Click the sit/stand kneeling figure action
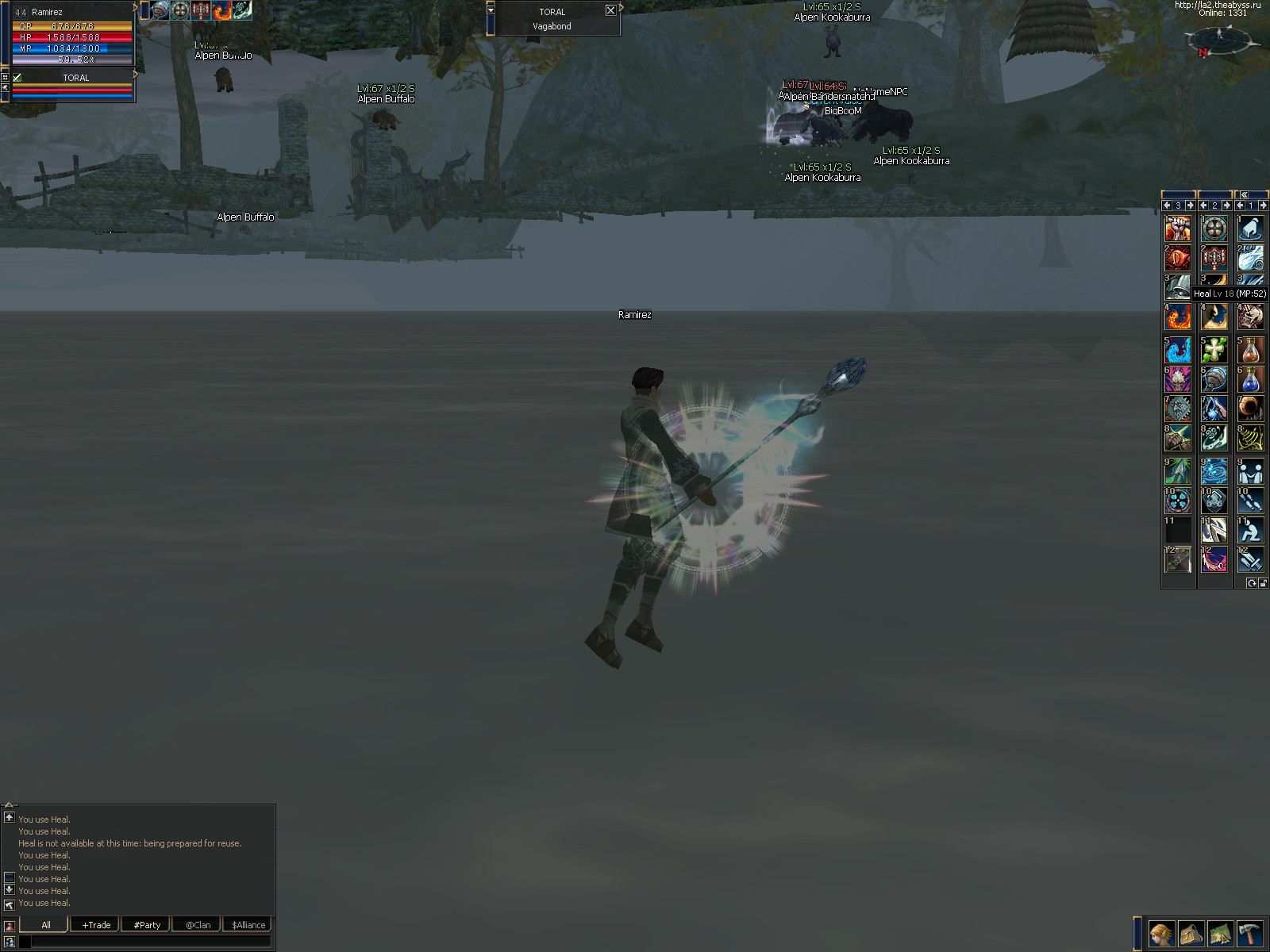The height and width of the screenshot is (952, 1270). 1250,530
